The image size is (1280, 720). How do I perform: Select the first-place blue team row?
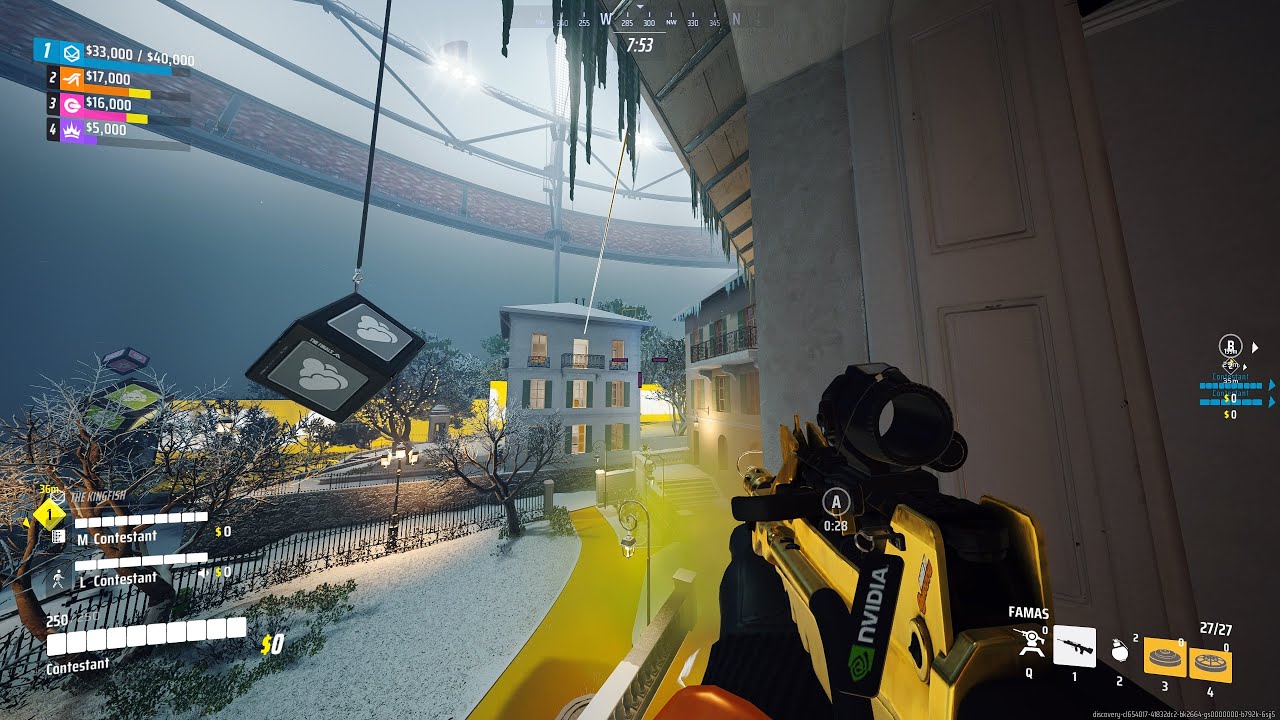pos(116,54)
